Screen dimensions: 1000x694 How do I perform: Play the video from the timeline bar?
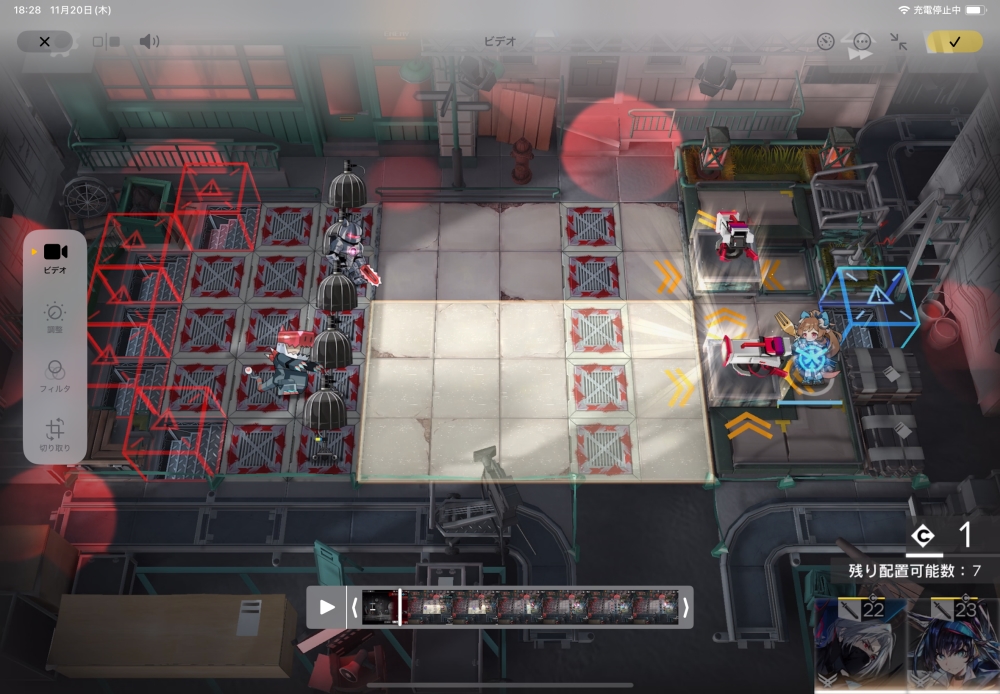tap(327, 607)
